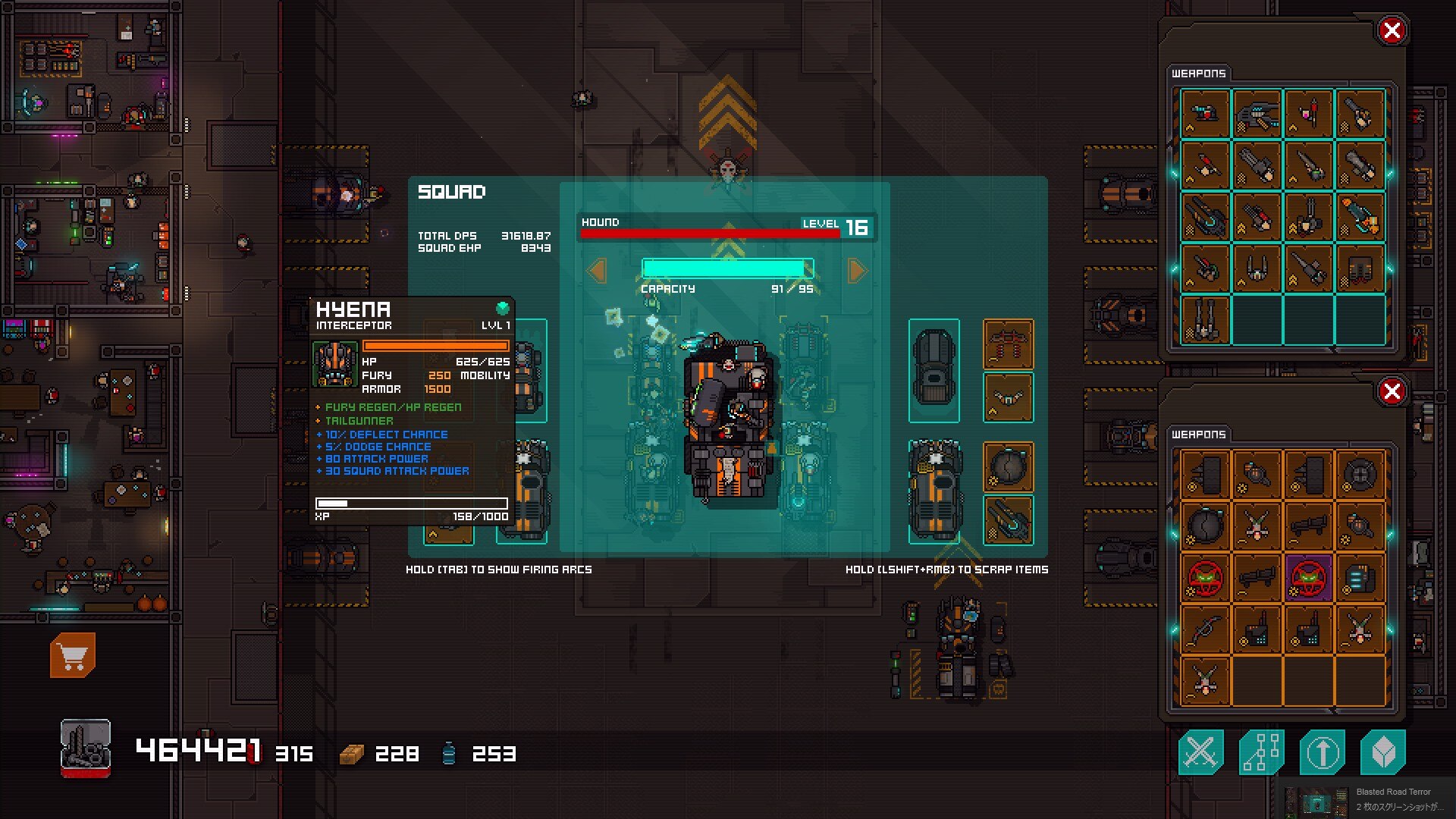Cycle to the next squad vehicle

[857, 271]
